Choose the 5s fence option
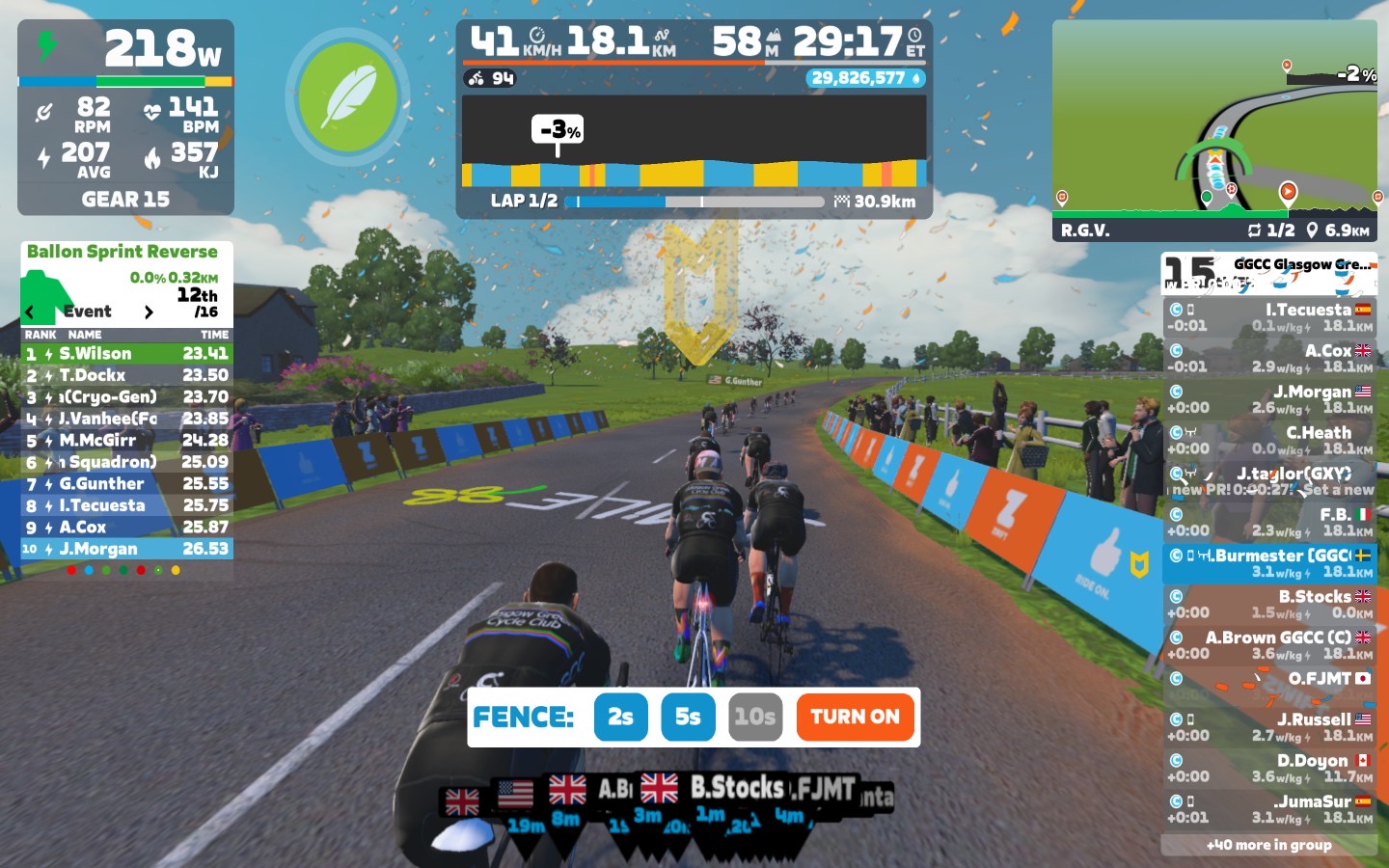 click(688, 717)
